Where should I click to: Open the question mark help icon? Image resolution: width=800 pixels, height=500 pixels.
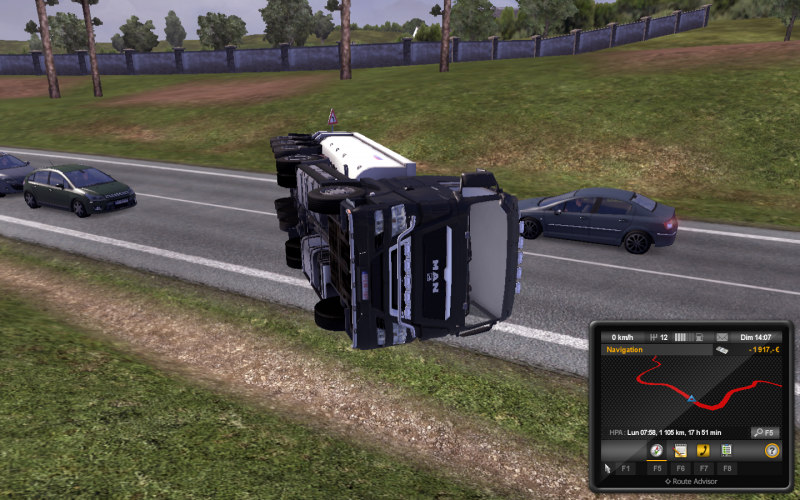coord(772,451)
